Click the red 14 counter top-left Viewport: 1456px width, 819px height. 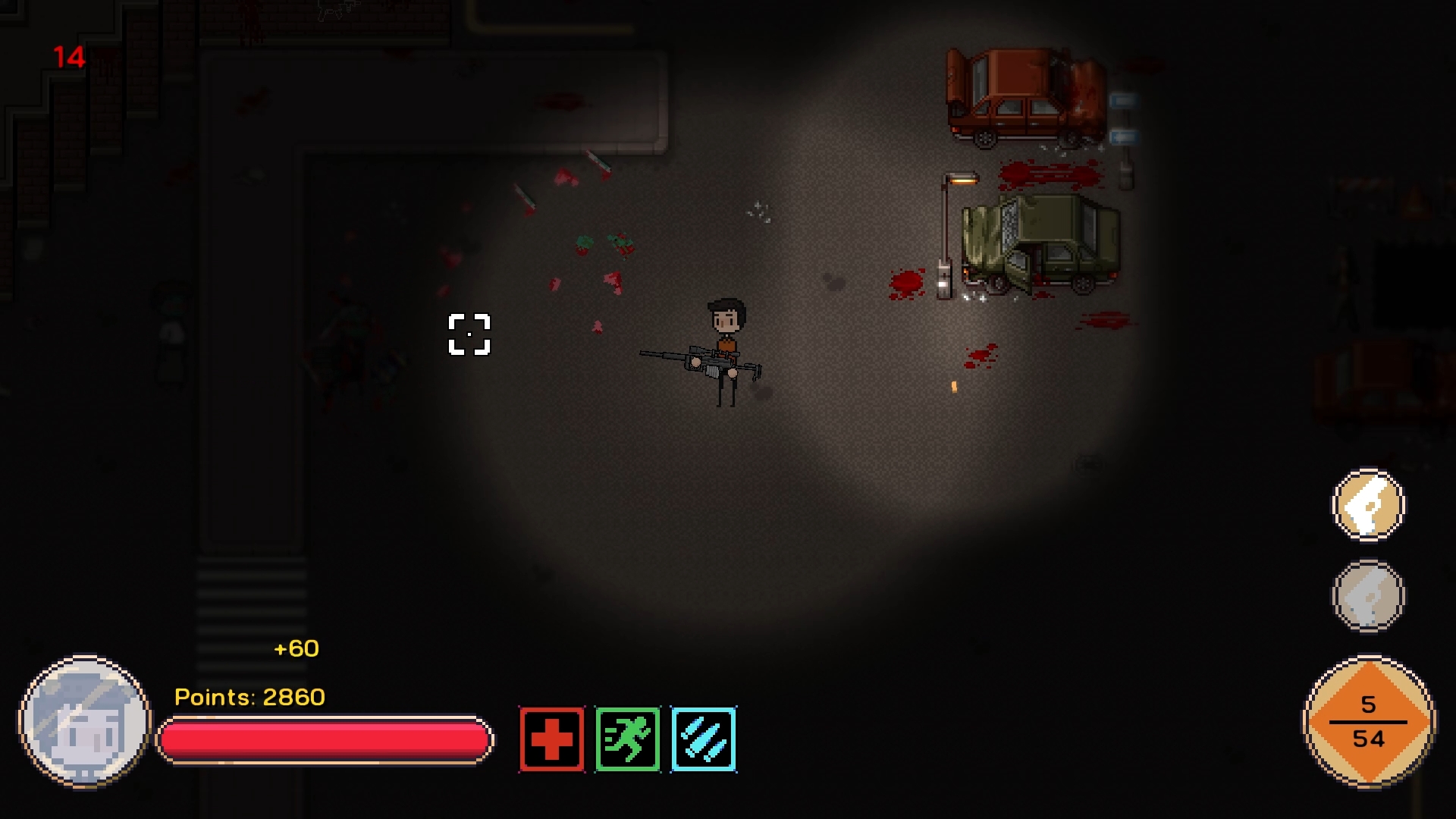[x=69, y=57]
